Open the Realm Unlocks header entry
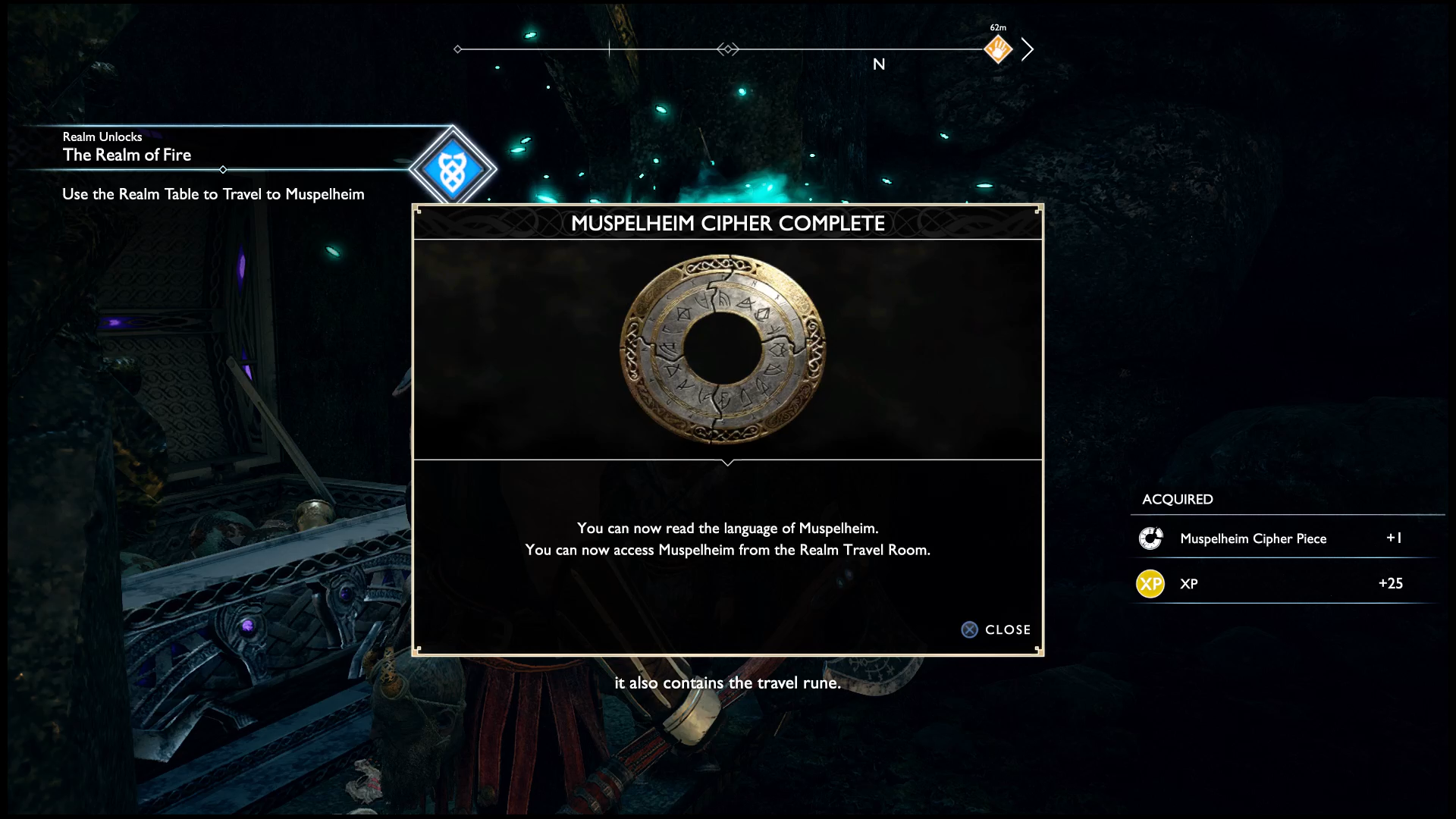Image resolution: width=1456 pixels, height=819 pixels. 102,137
